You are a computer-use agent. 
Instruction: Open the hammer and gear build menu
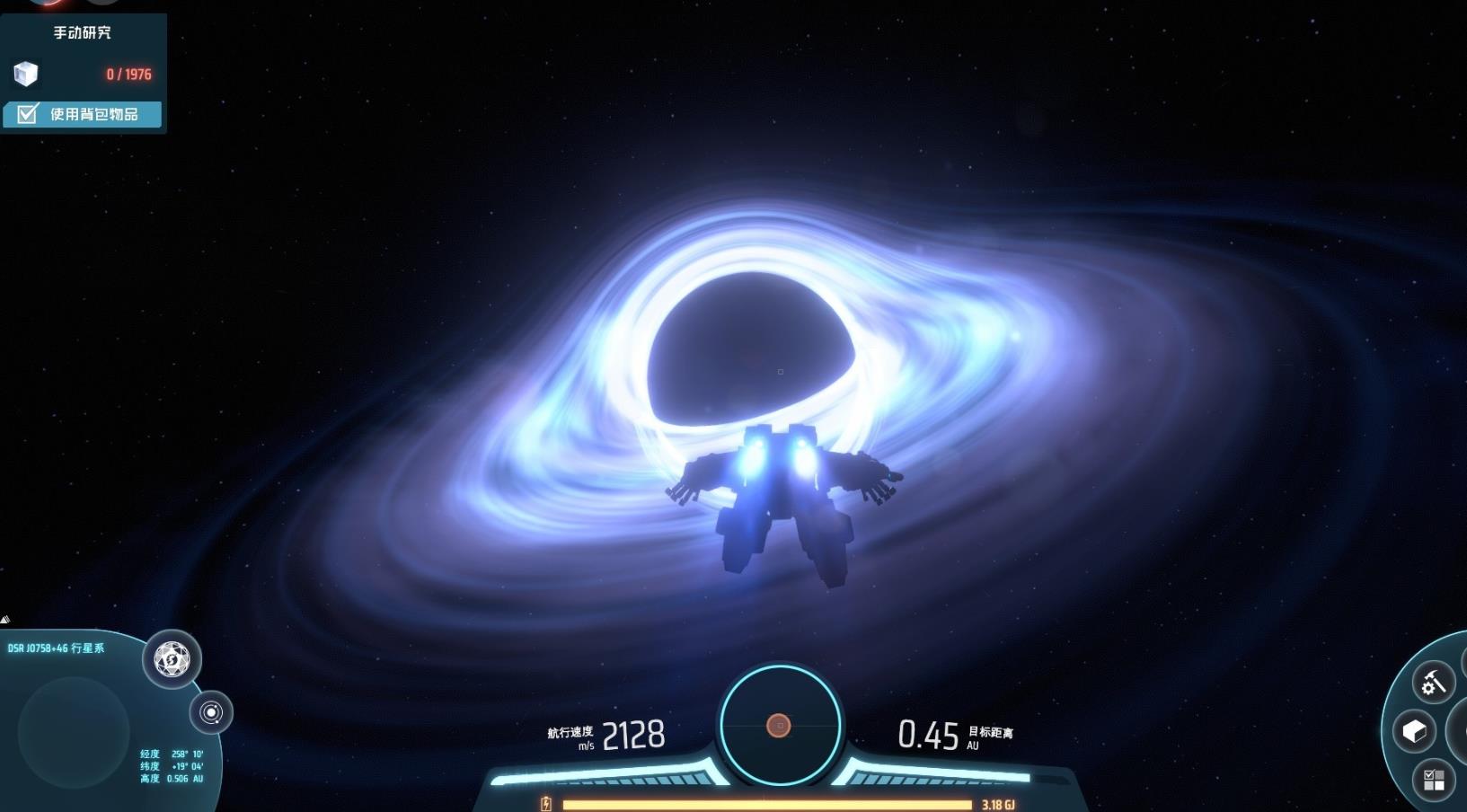tap(1433, 684)
